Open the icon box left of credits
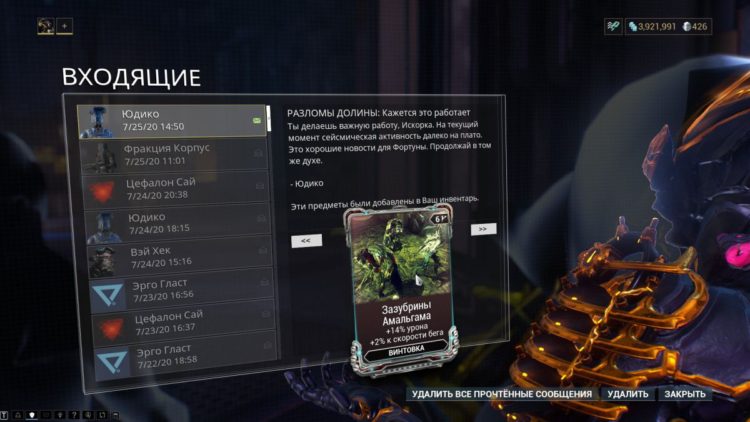The height and width of the screenshot is (422, 750). pos(613,26)
